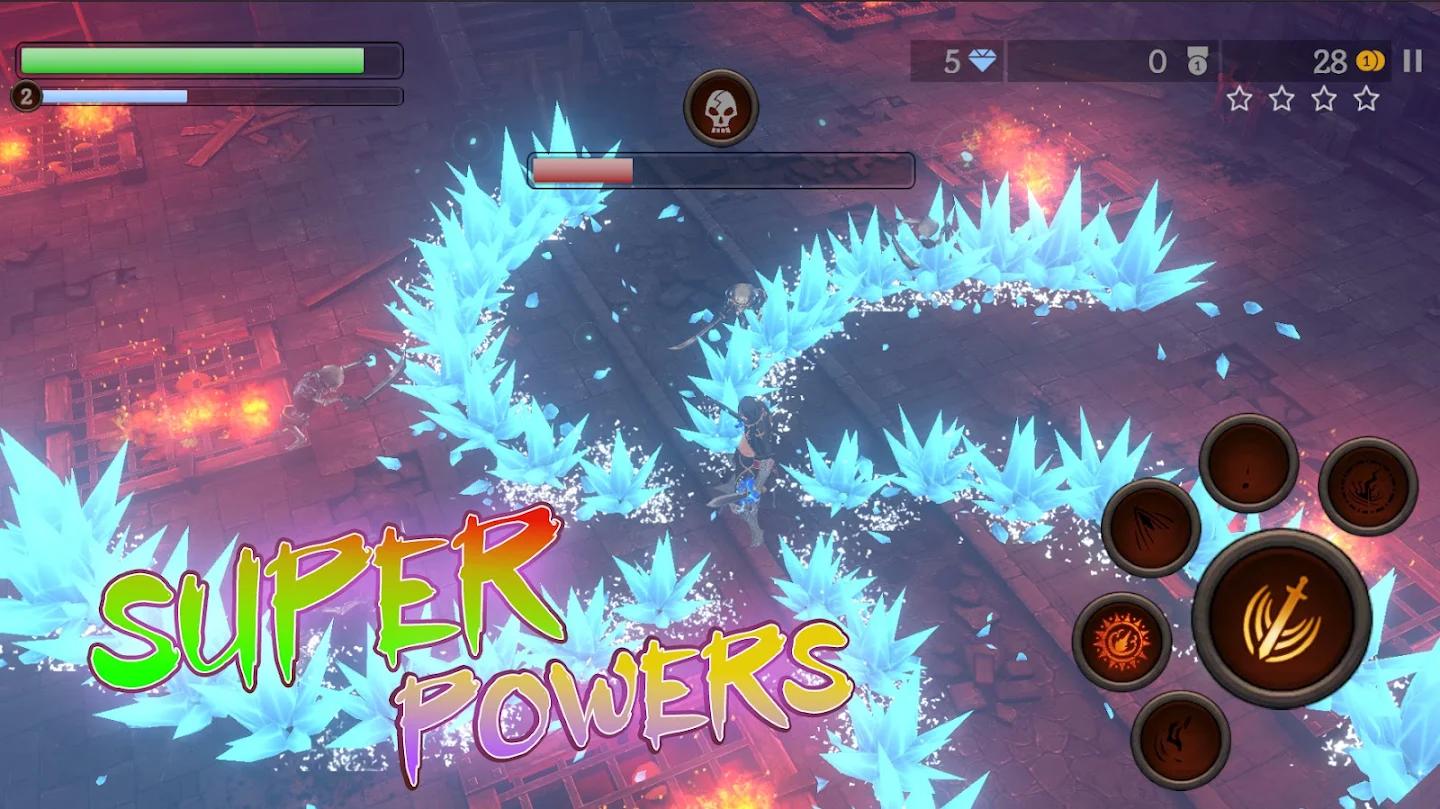
Task: Select the boss skull icon
Action: pos(721,108)
